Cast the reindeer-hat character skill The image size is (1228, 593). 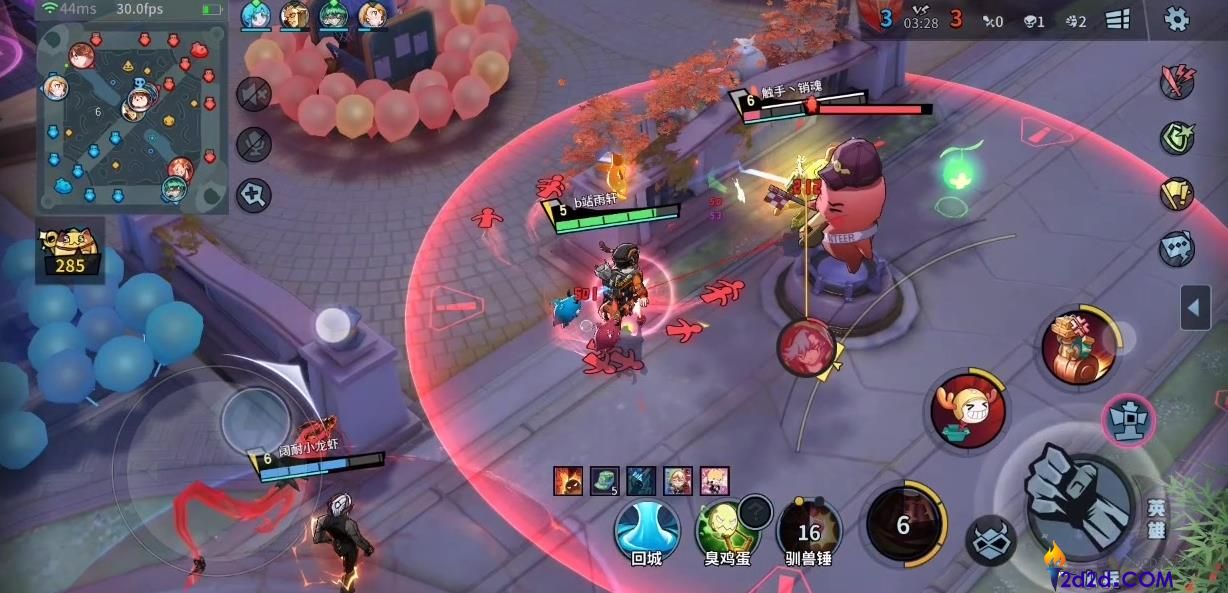coord(968,410)
